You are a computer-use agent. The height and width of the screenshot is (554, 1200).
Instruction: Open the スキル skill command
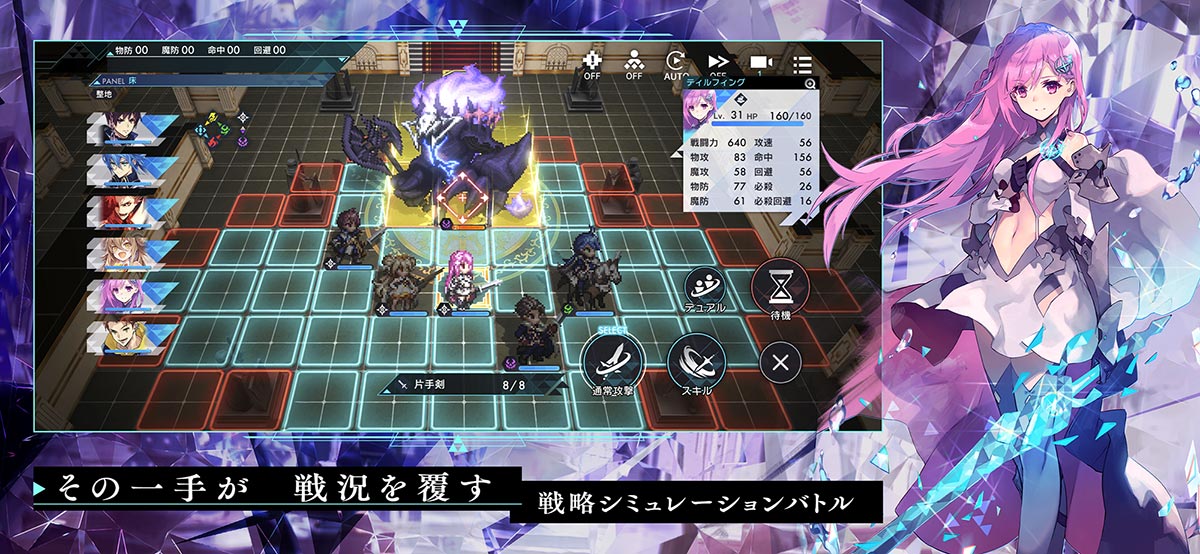point(696,360)
